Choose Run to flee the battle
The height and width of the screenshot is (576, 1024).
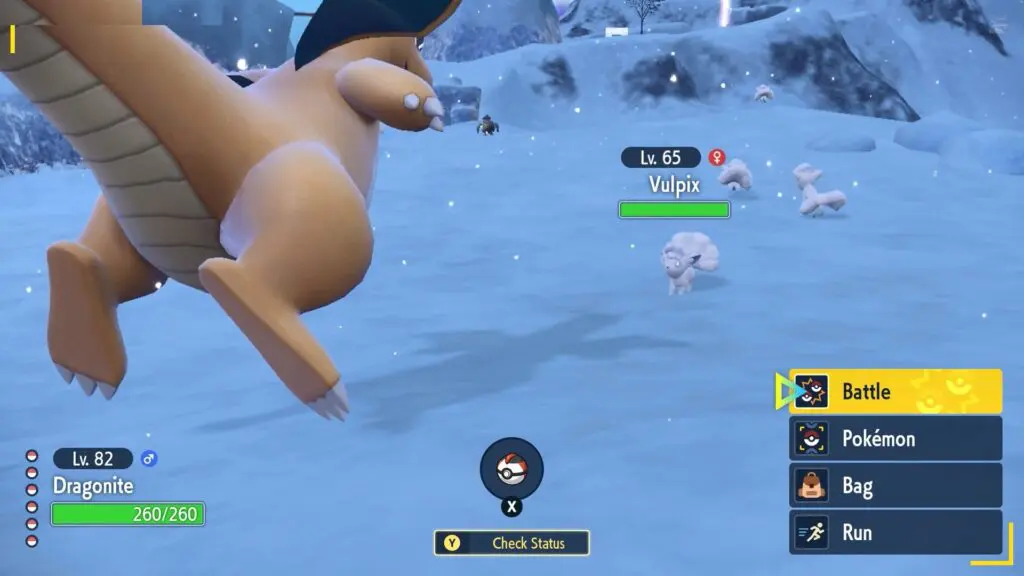pos(896,532)
